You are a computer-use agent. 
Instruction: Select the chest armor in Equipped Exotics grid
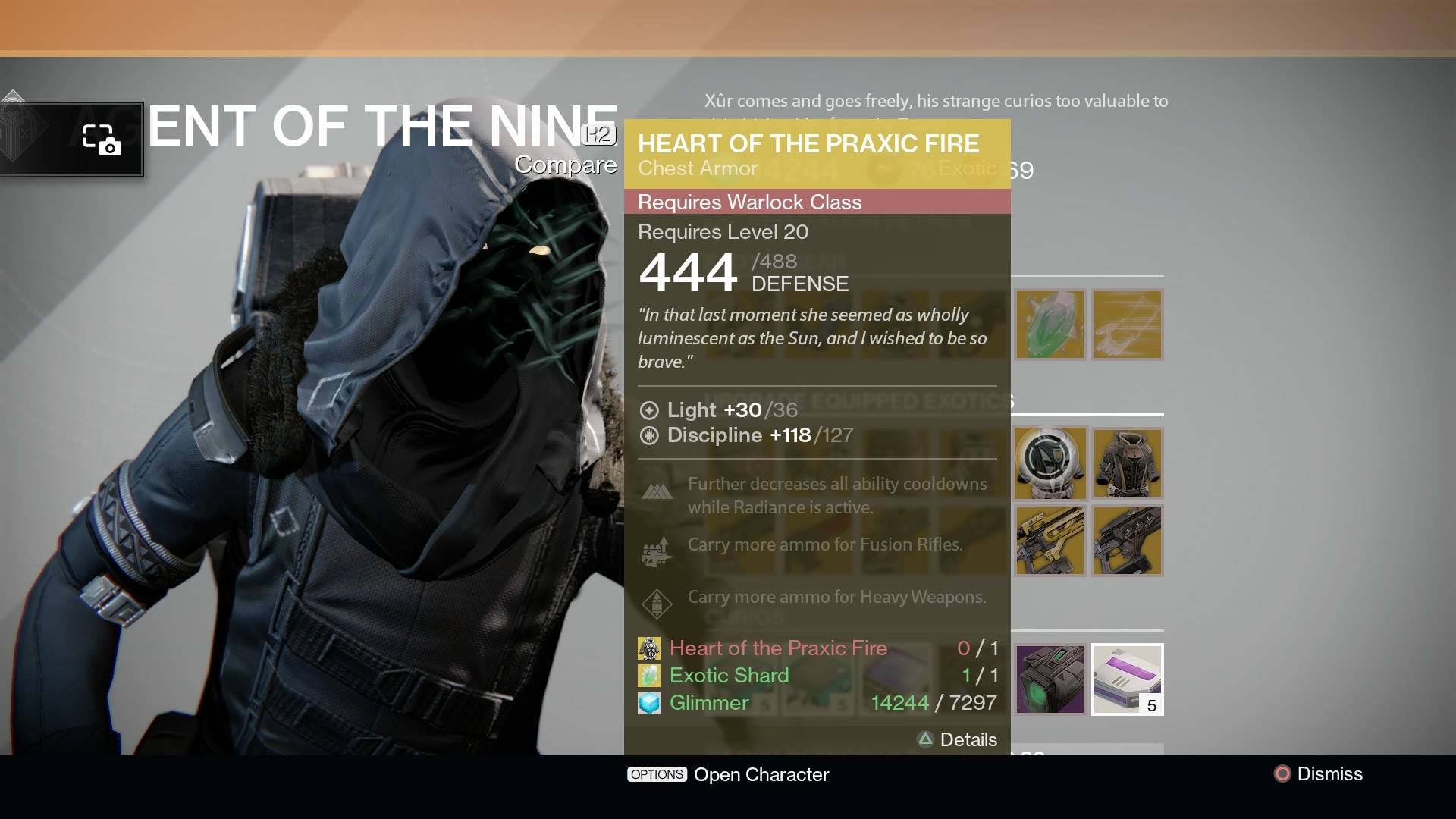(x=1128, y=463)
